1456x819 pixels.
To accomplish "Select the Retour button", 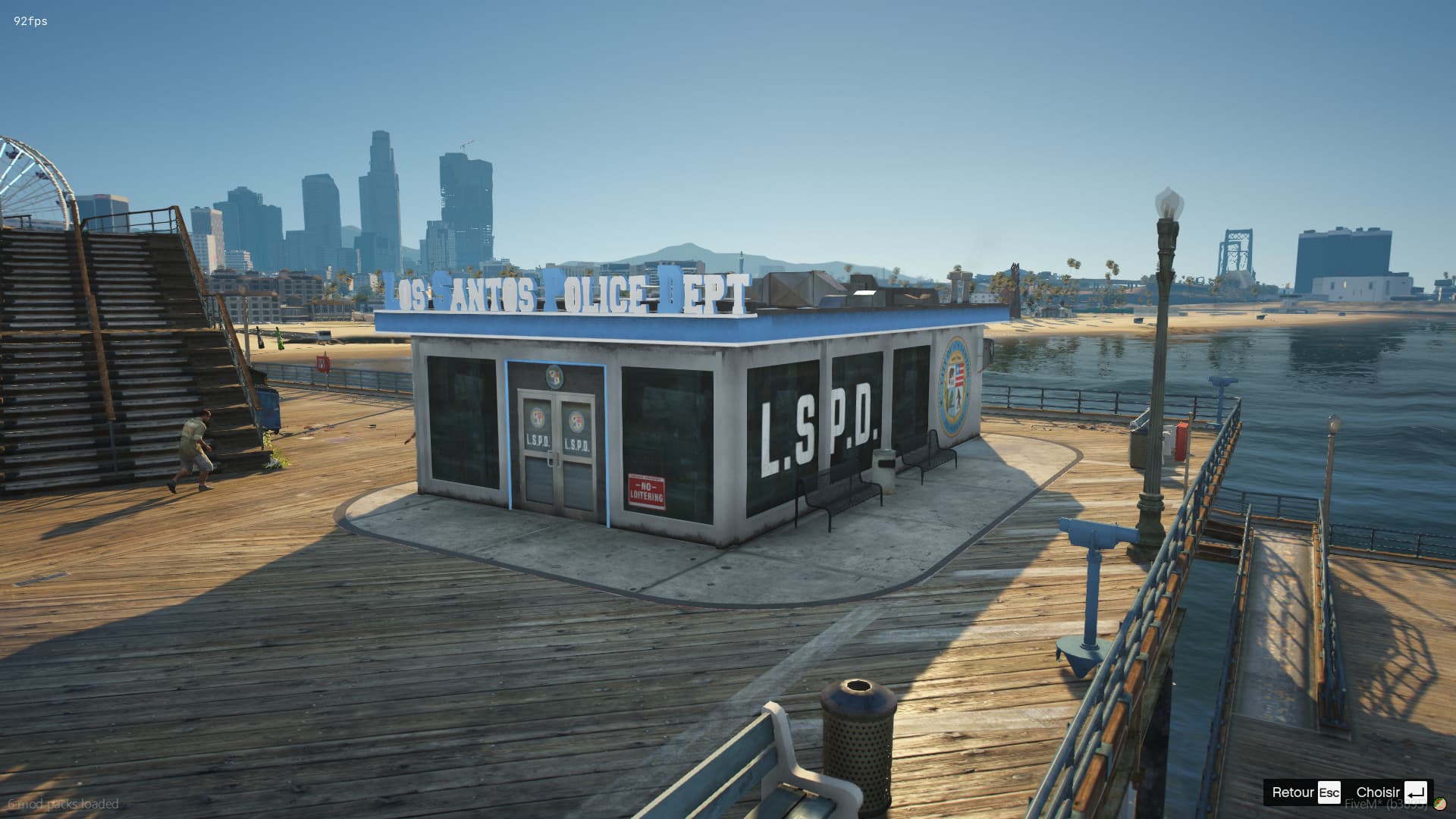I will point(1293,792).
